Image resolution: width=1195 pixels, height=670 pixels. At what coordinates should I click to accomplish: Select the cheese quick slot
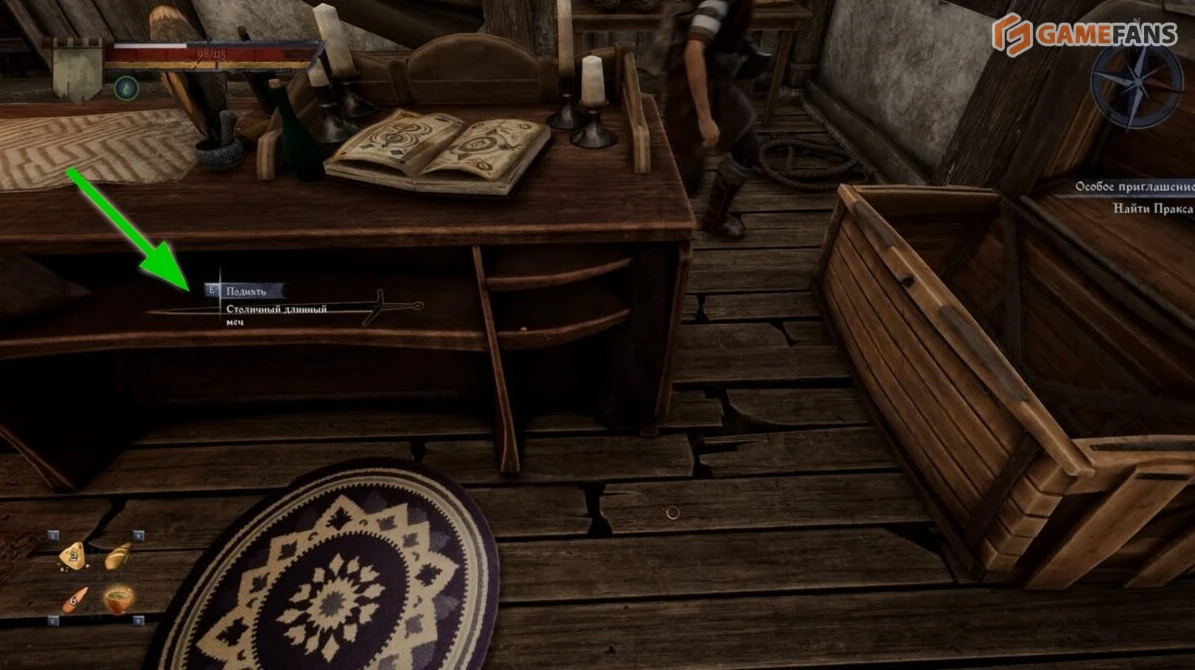[72, 556]
